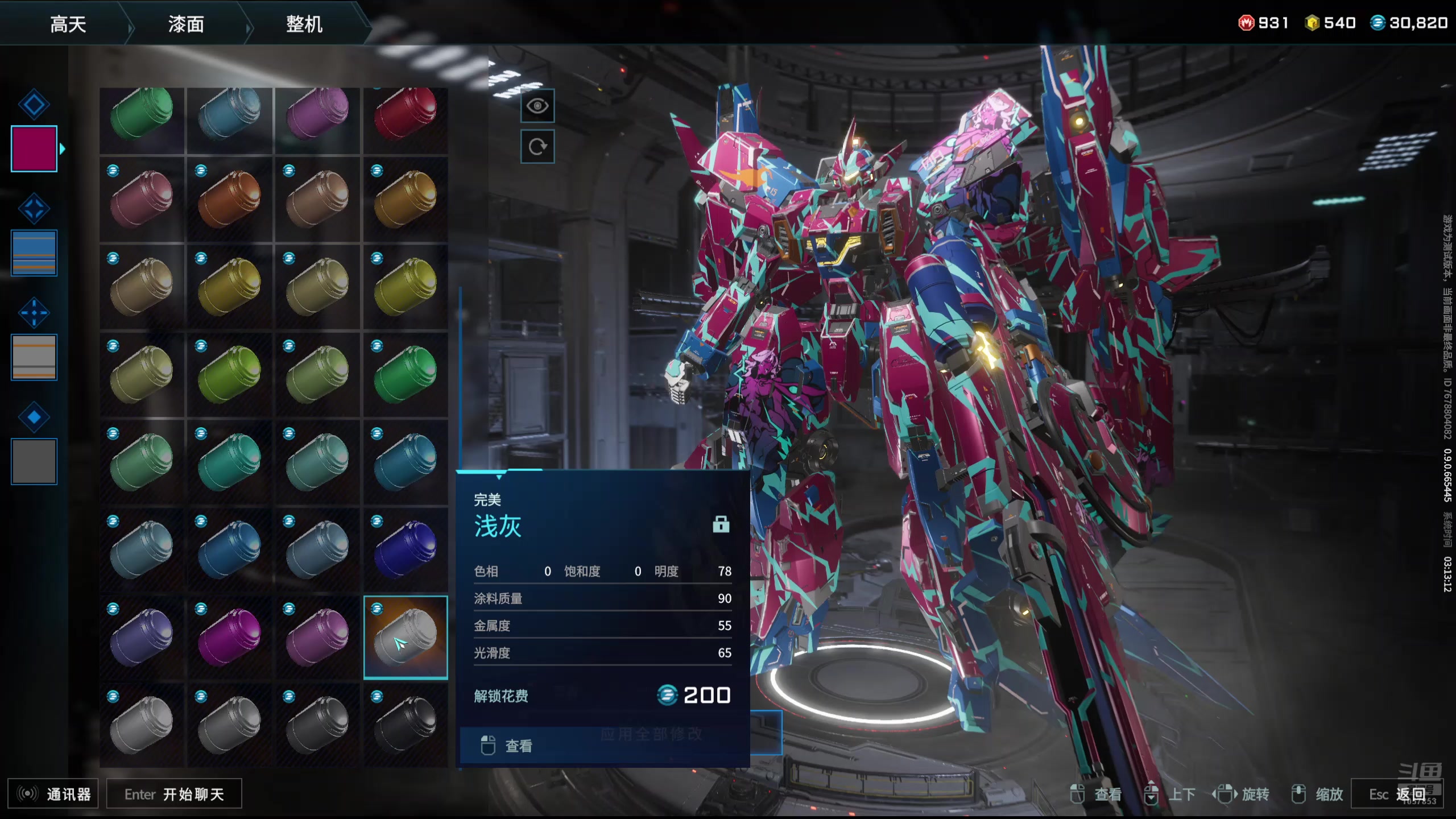Open the 漆面 paint tab
Image resolution: width=1456 pixels, height=819 pixels.
(x=186, y=24)
